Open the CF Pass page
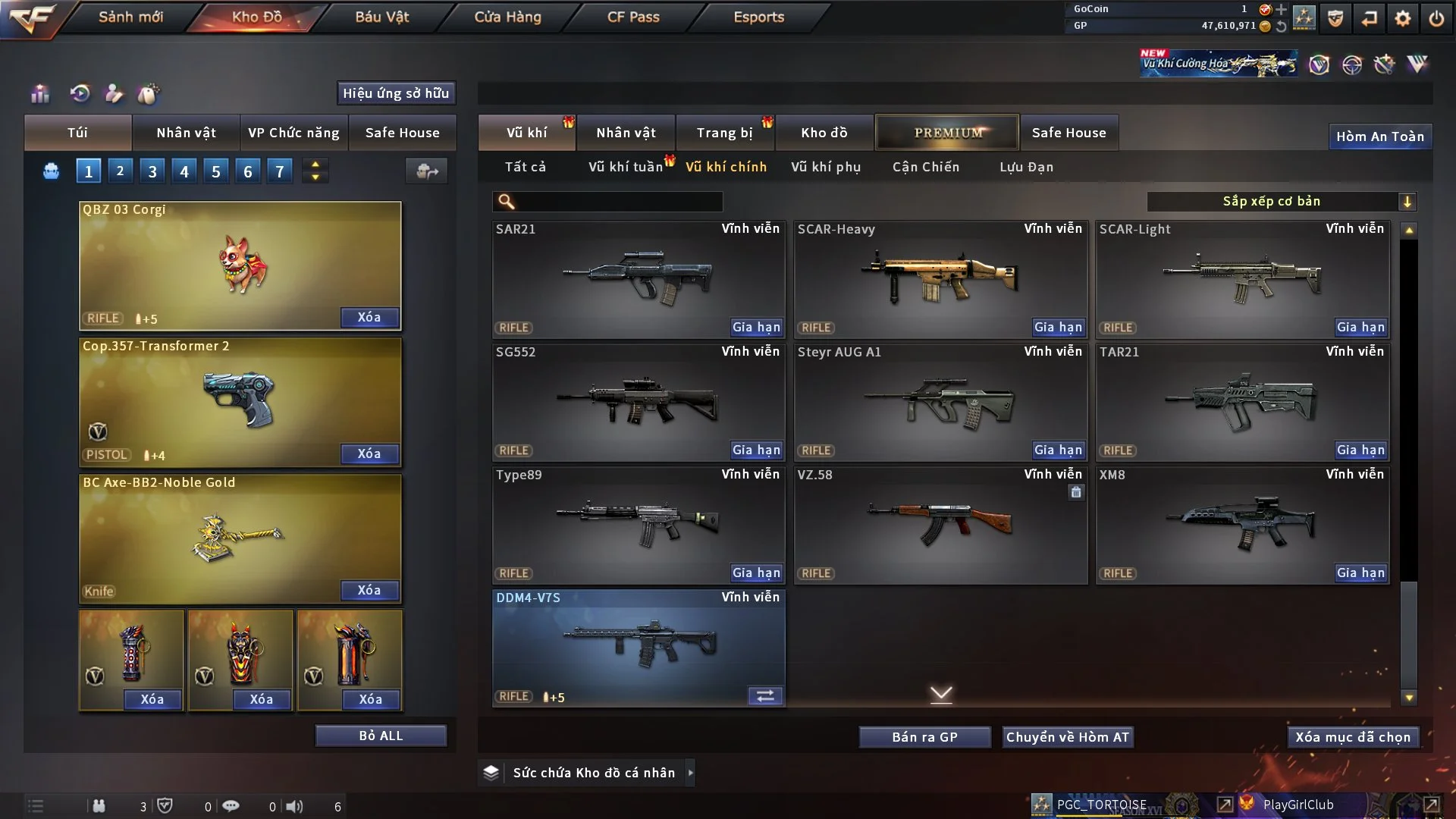Viewport: 1456px width, 819px height. [x=633, y=17]
